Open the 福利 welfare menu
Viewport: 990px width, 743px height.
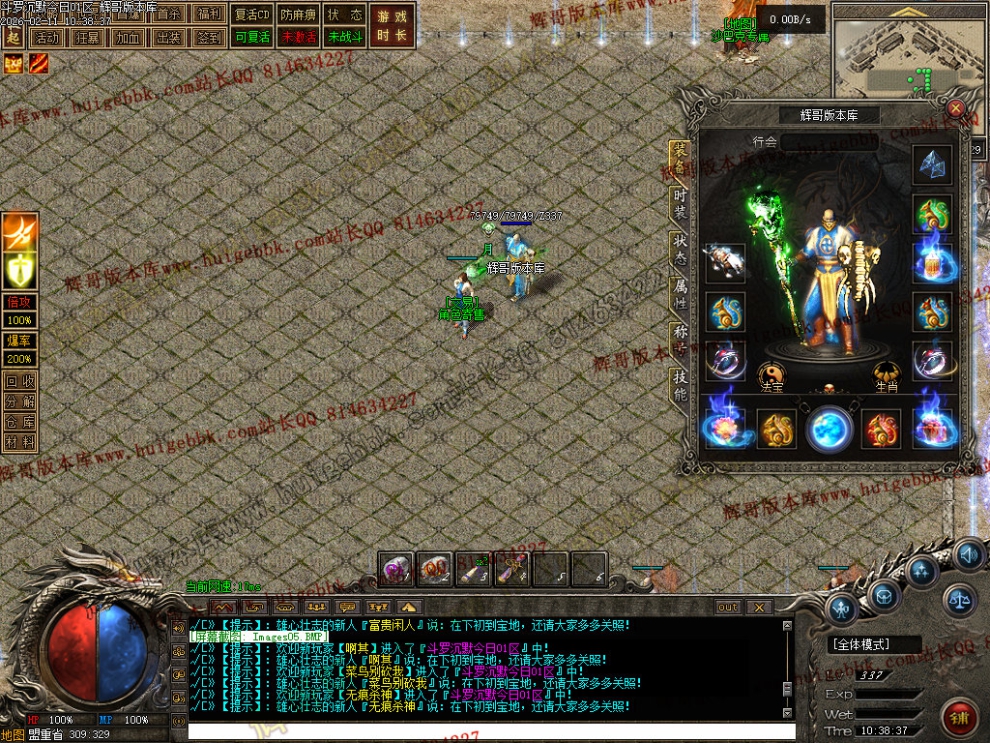coord(210,15)
